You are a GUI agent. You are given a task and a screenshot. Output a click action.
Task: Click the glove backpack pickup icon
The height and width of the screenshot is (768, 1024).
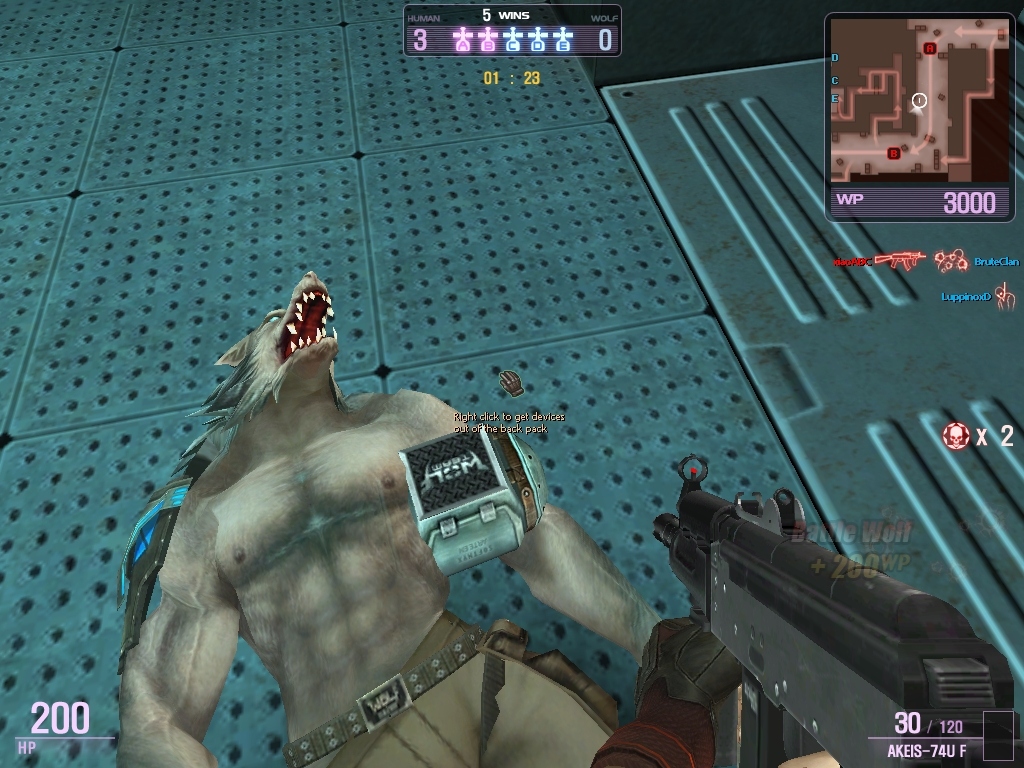[x=511, y=382]
